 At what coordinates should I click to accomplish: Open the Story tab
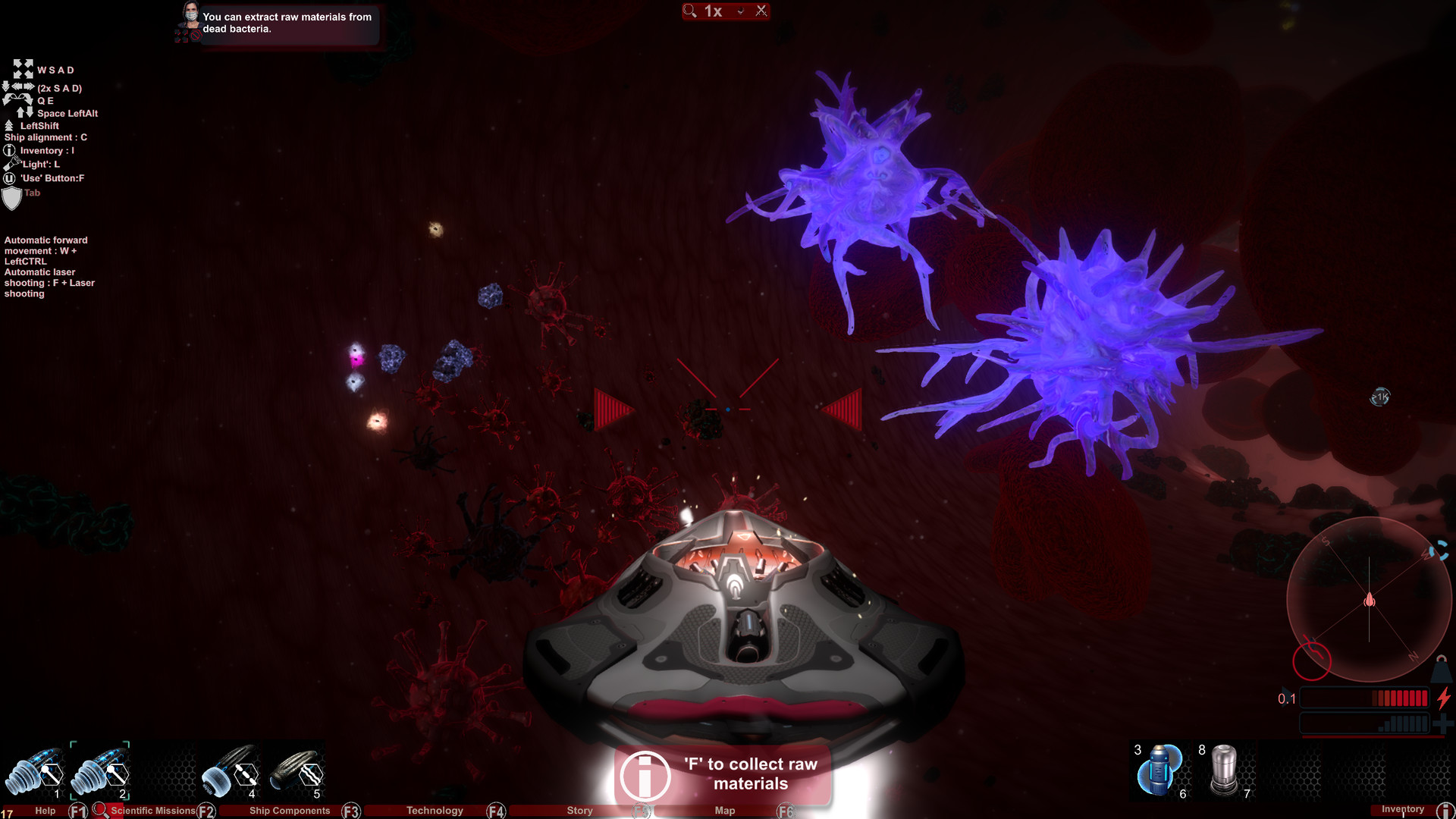click(x=580, y=811)
